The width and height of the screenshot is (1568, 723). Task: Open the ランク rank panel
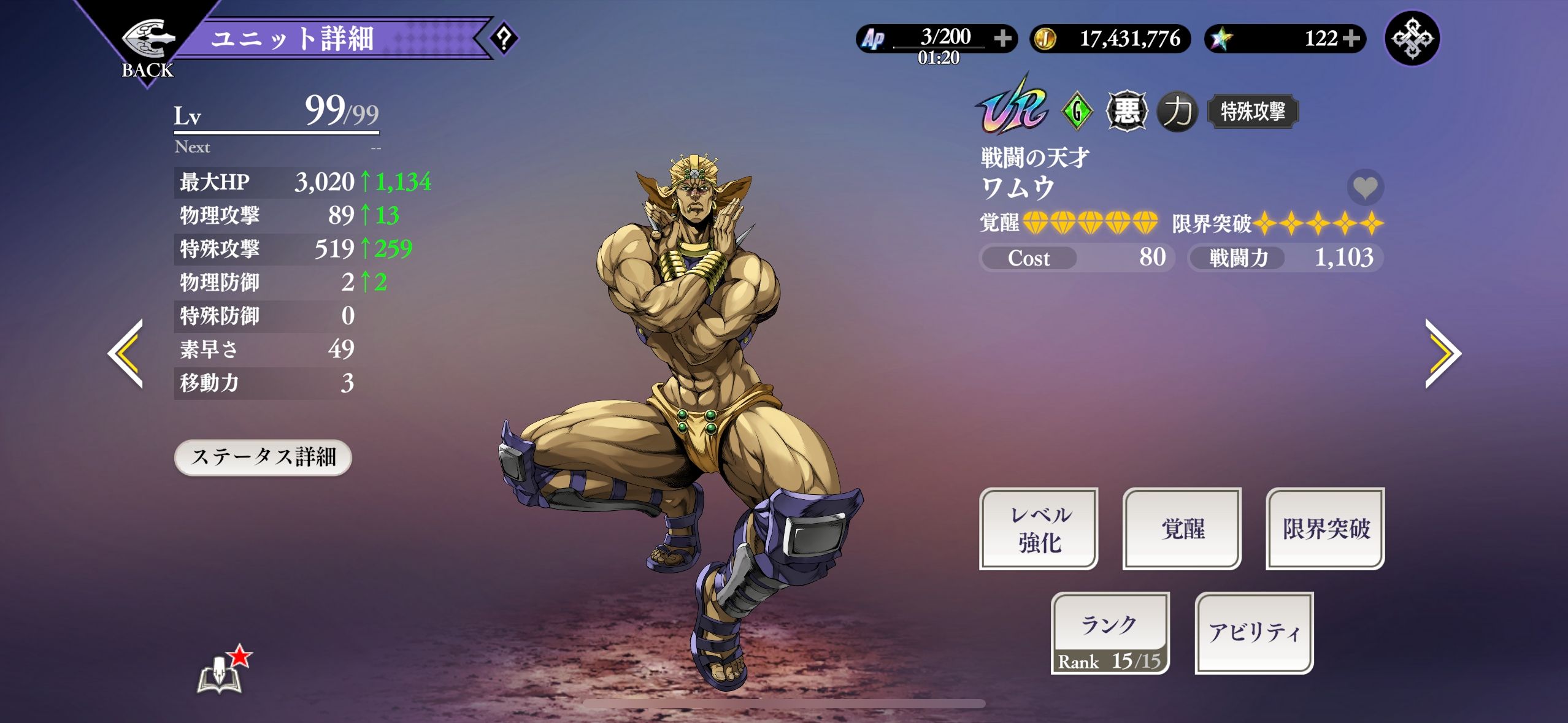point(1110,633)
